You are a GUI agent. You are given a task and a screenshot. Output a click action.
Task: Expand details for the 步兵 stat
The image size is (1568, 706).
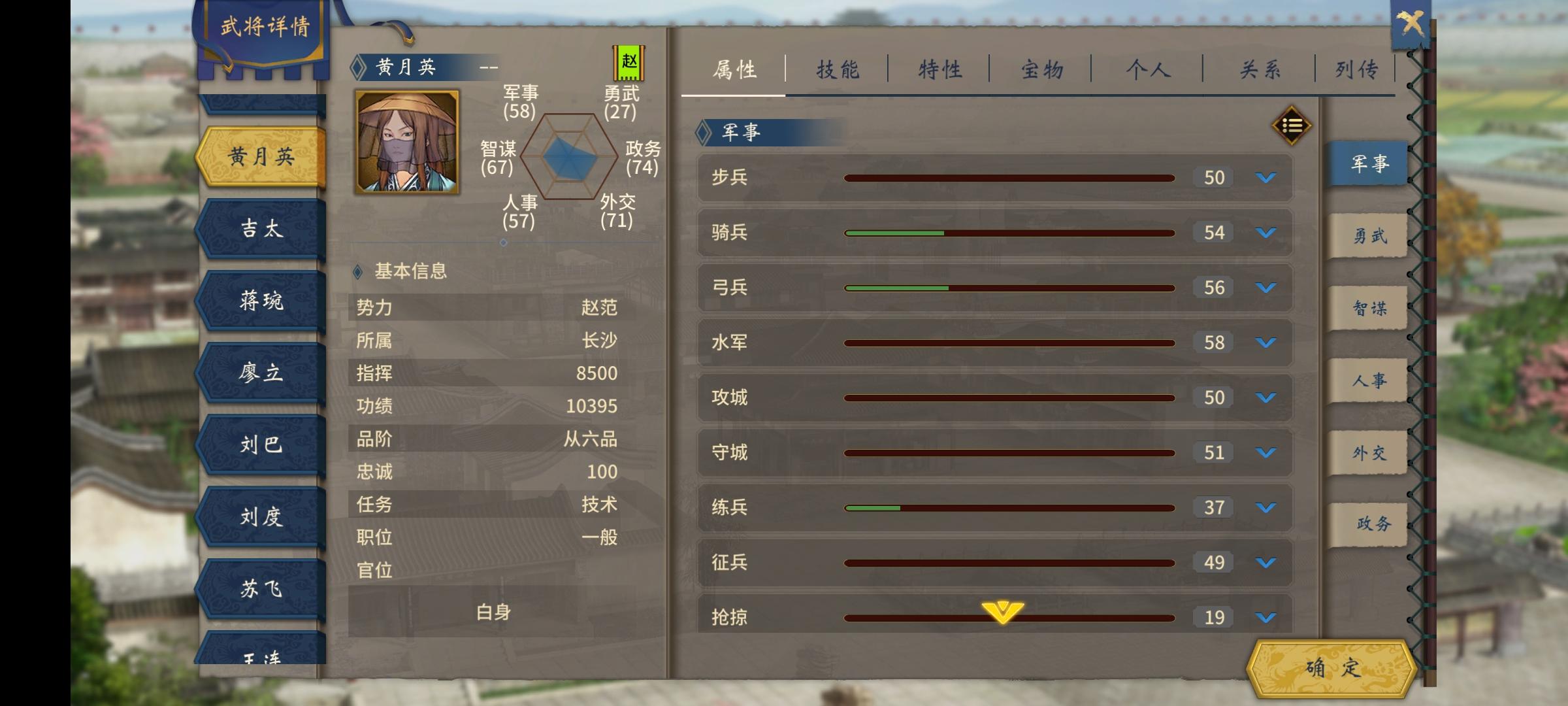tap(1264, 177)
